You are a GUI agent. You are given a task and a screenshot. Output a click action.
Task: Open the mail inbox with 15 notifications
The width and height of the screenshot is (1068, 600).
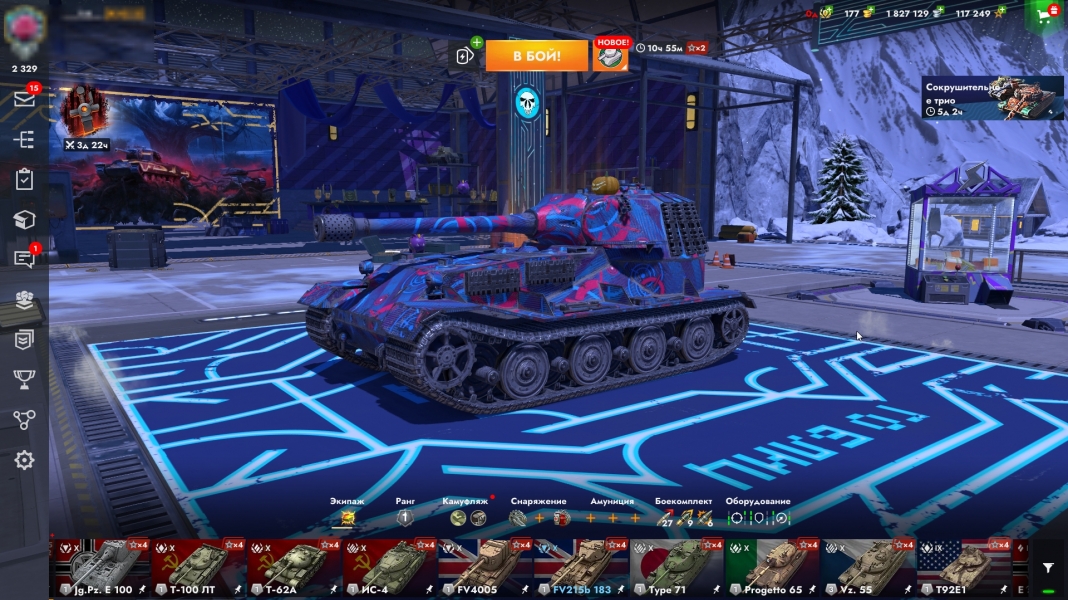24,99
